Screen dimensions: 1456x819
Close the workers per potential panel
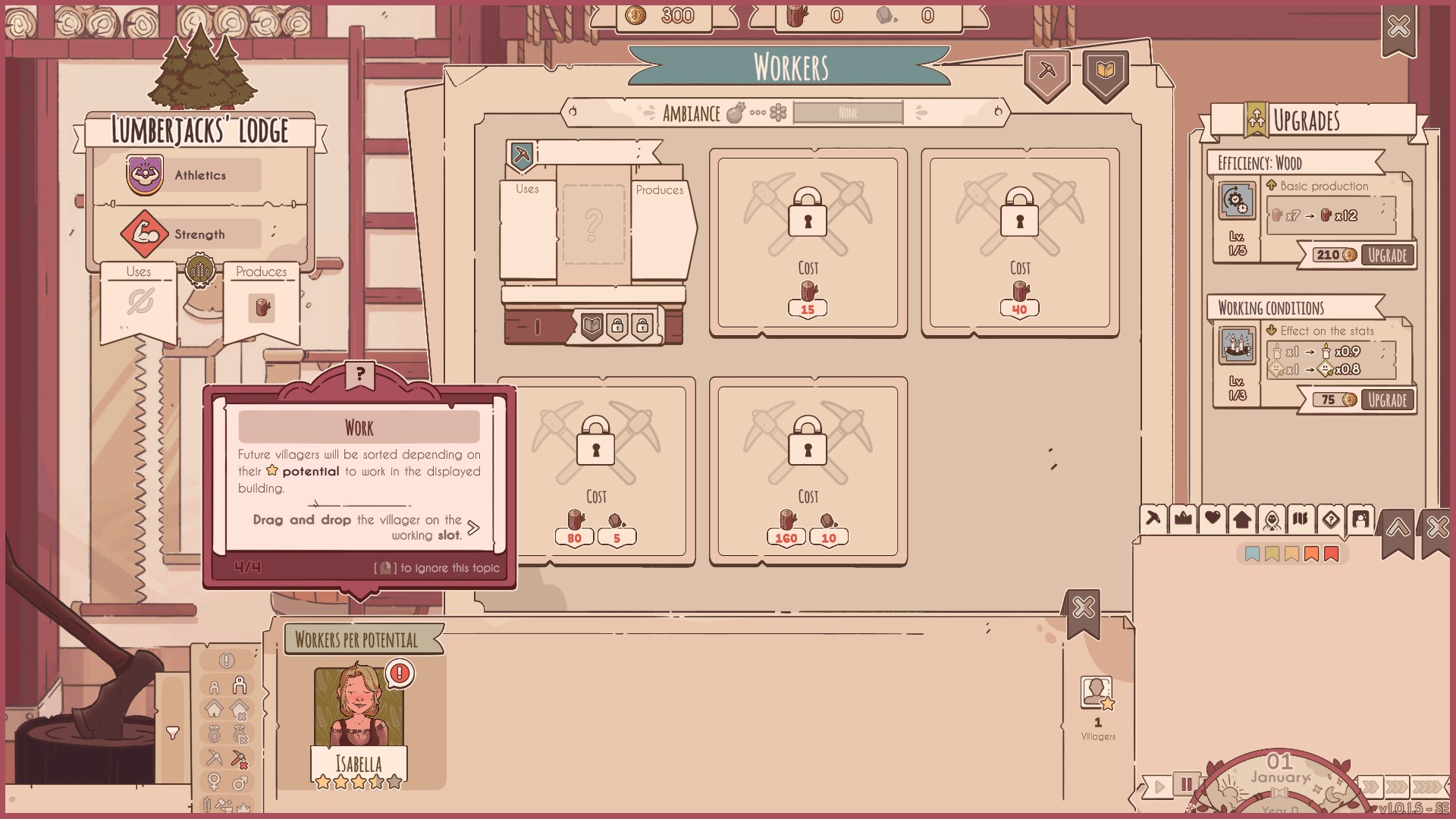[x=1084, y=608]
